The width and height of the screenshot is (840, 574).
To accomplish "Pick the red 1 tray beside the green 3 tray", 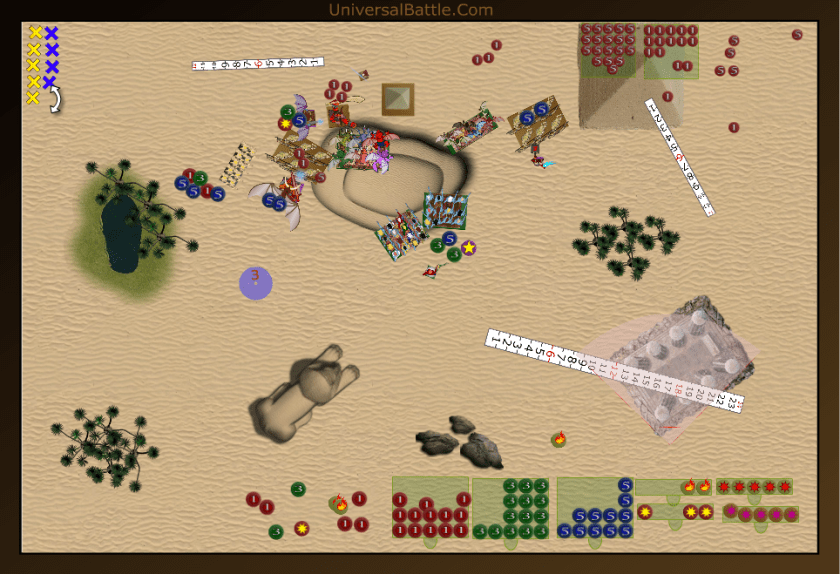I will coord(431,508).
